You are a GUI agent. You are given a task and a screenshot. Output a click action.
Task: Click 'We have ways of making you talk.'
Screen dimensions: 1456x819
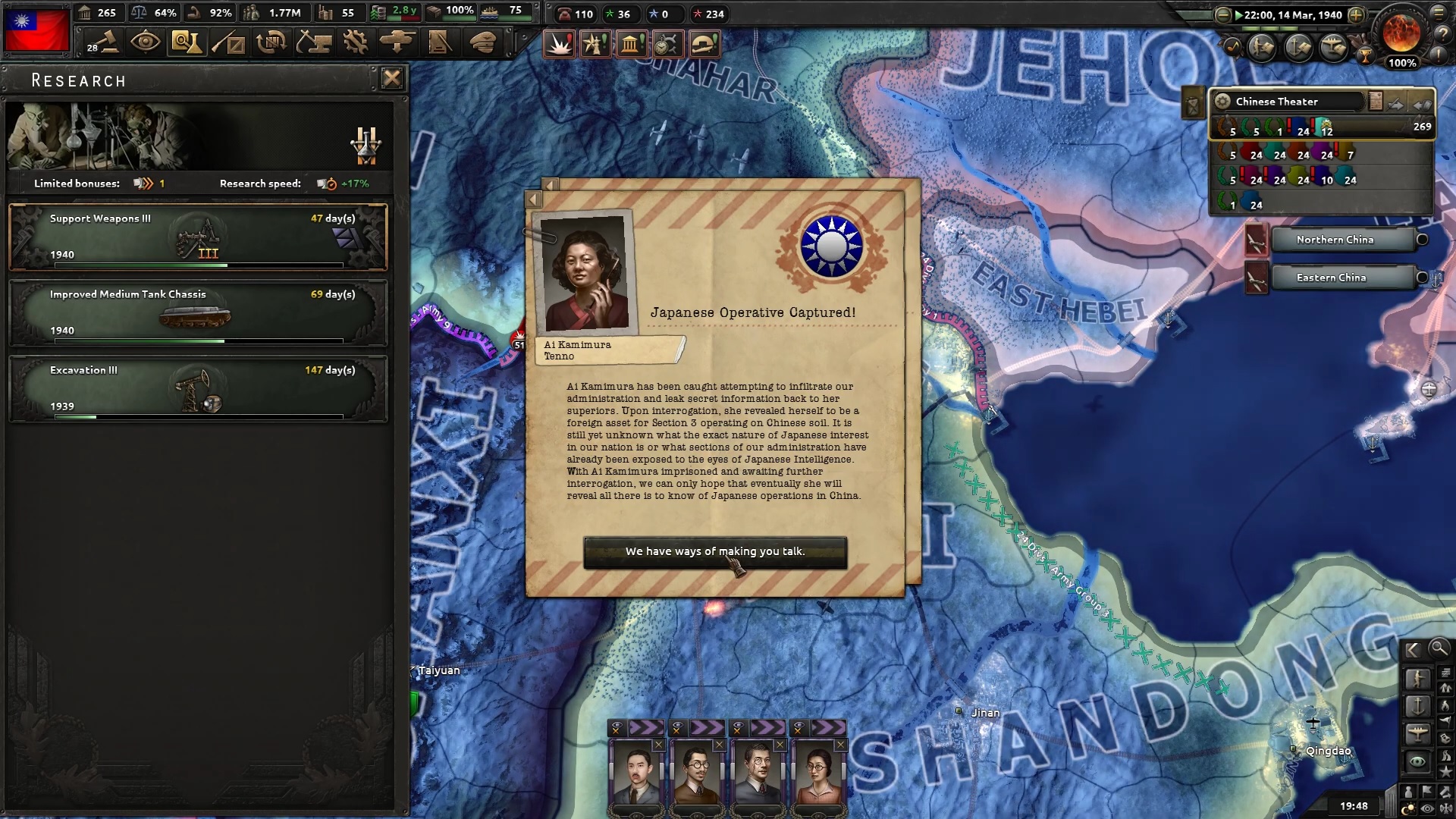[x=714, y=551]
